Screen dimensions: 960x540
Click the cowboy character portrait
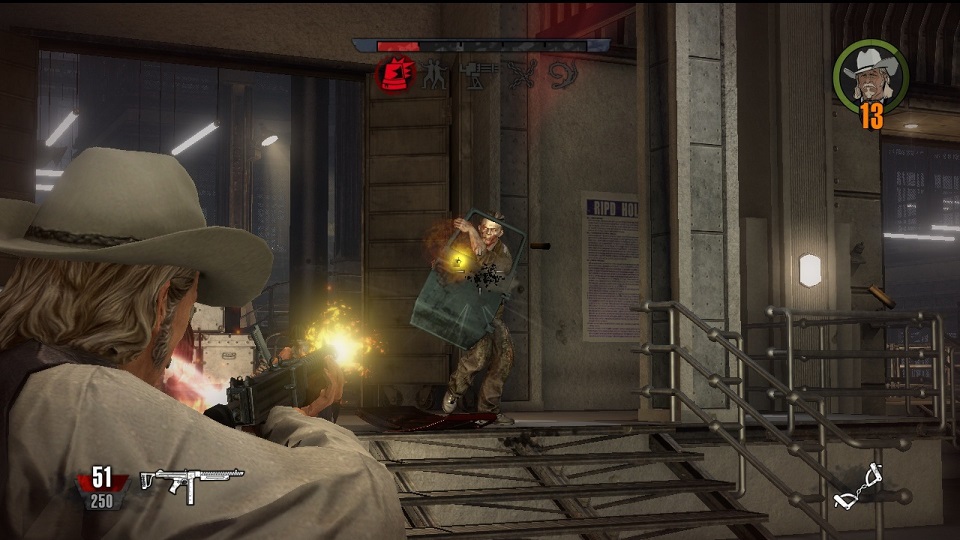869,76
